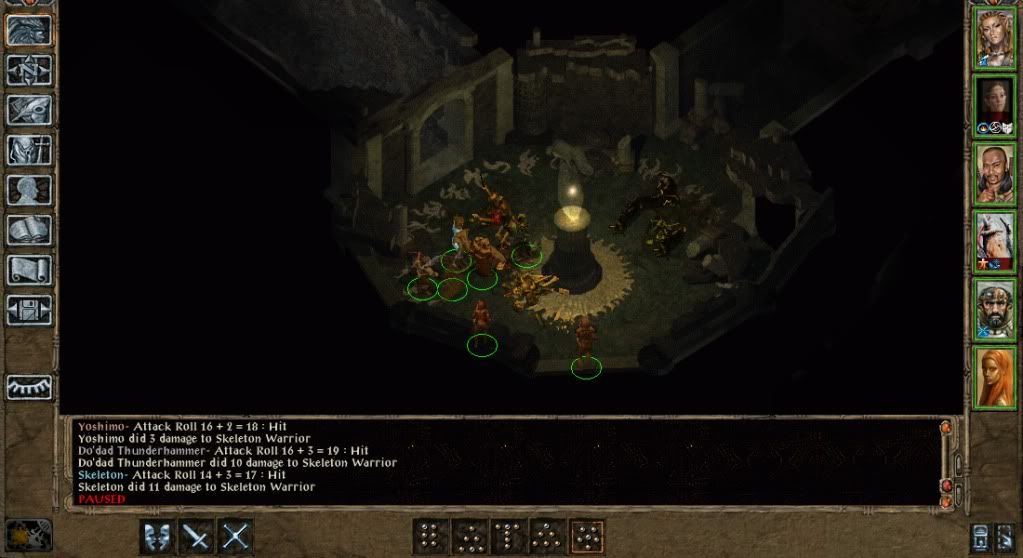Open the area map with compass icon
Image resolution: width=1023 pixels, height=558 pixels.
click(x=28, y=70)
